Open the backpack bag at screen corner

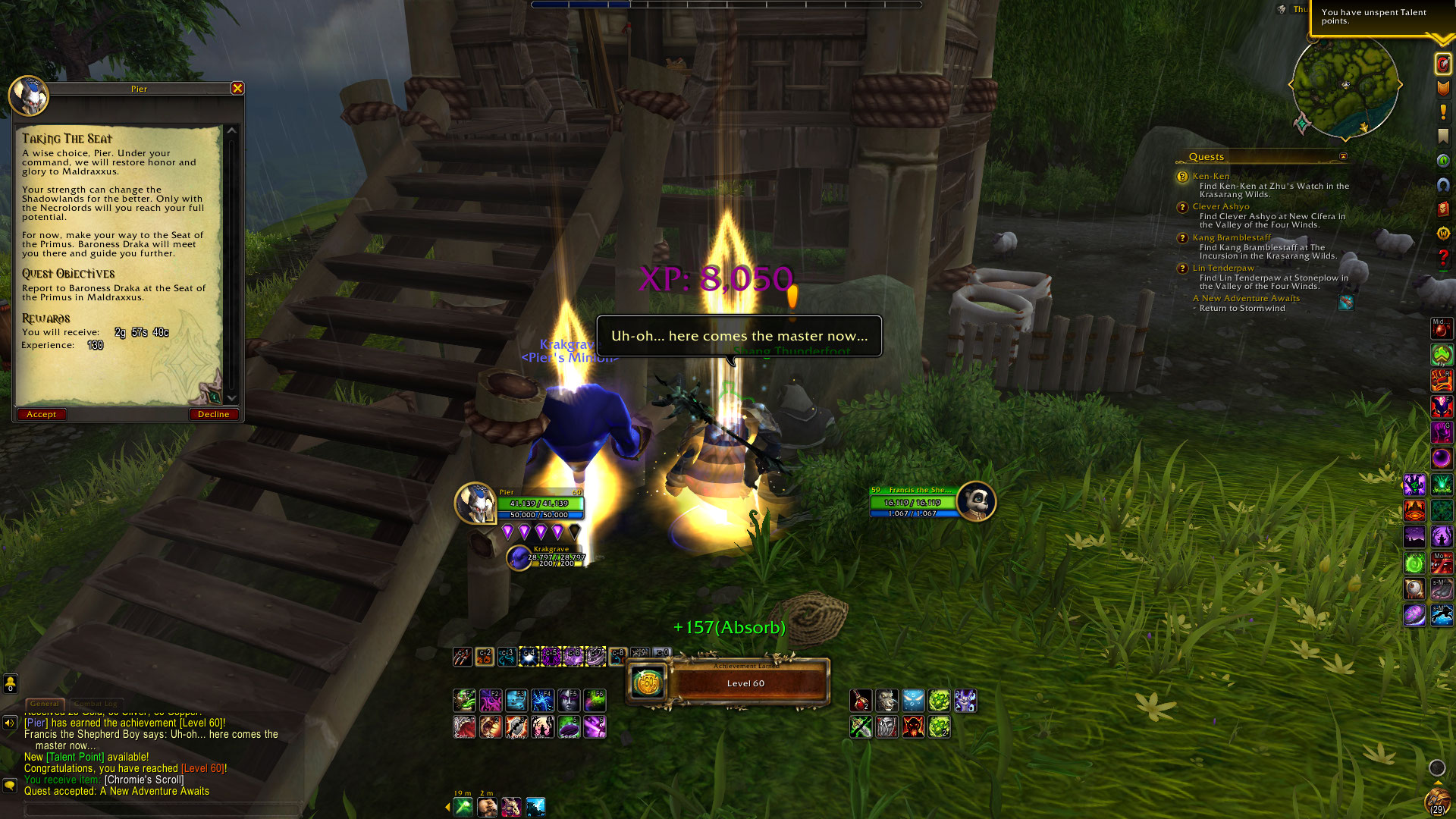tap(1437, 801)
